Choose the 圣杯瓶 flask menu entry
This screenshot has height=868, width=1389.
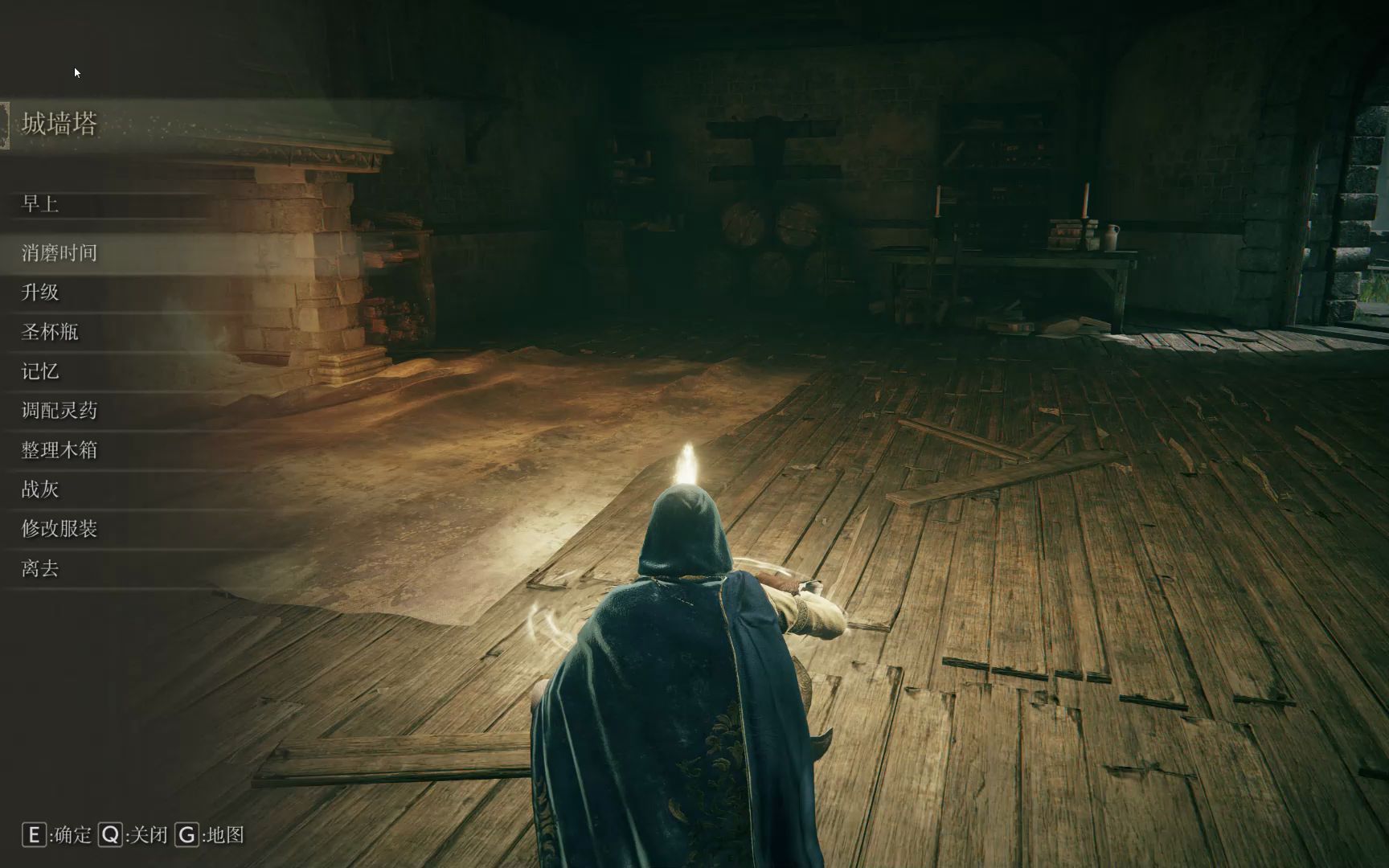pos(50,332)
